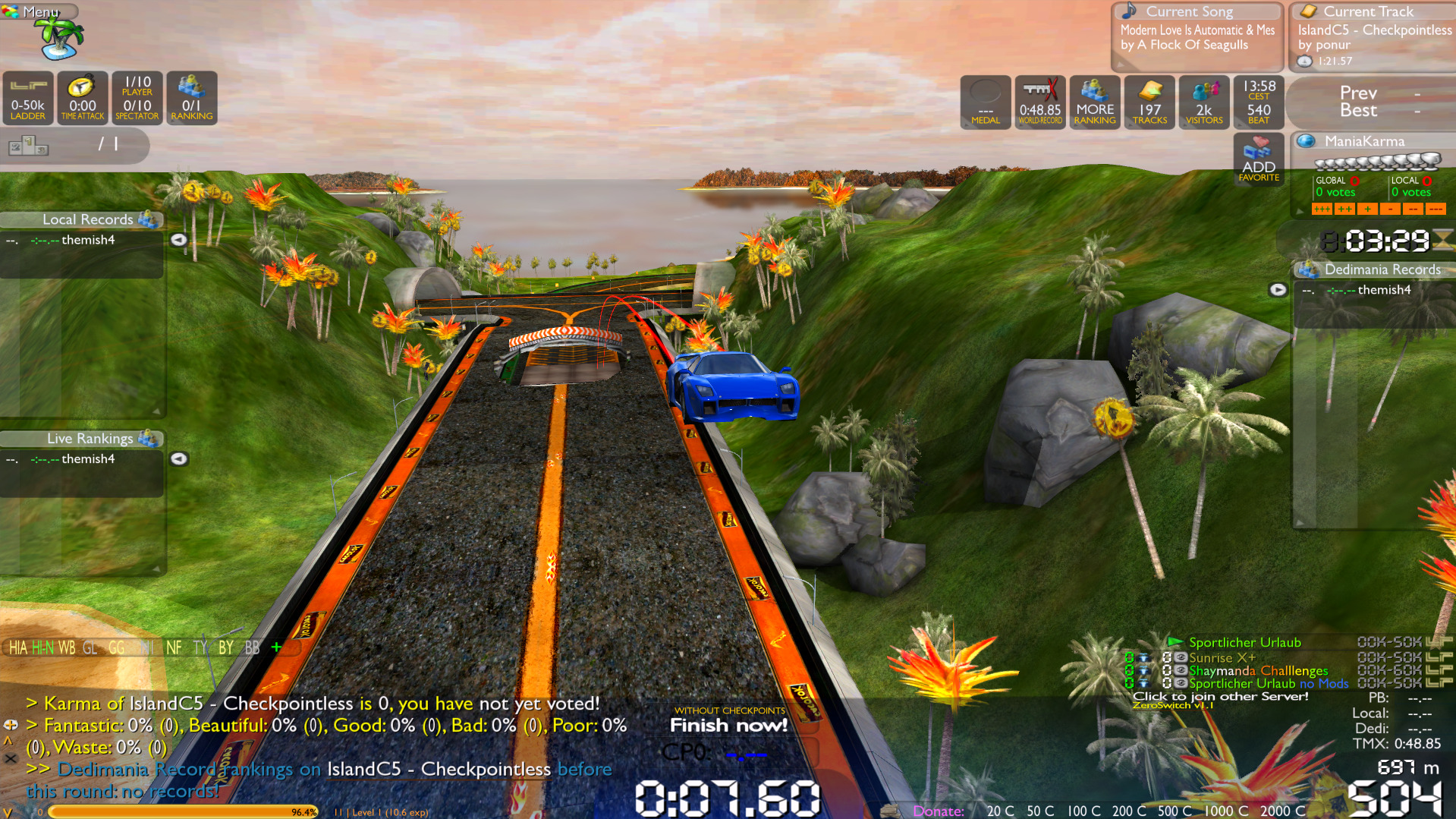1456x819 pixels.
Task: Open the Live Rankings panel
Action: tap(90, 439)
